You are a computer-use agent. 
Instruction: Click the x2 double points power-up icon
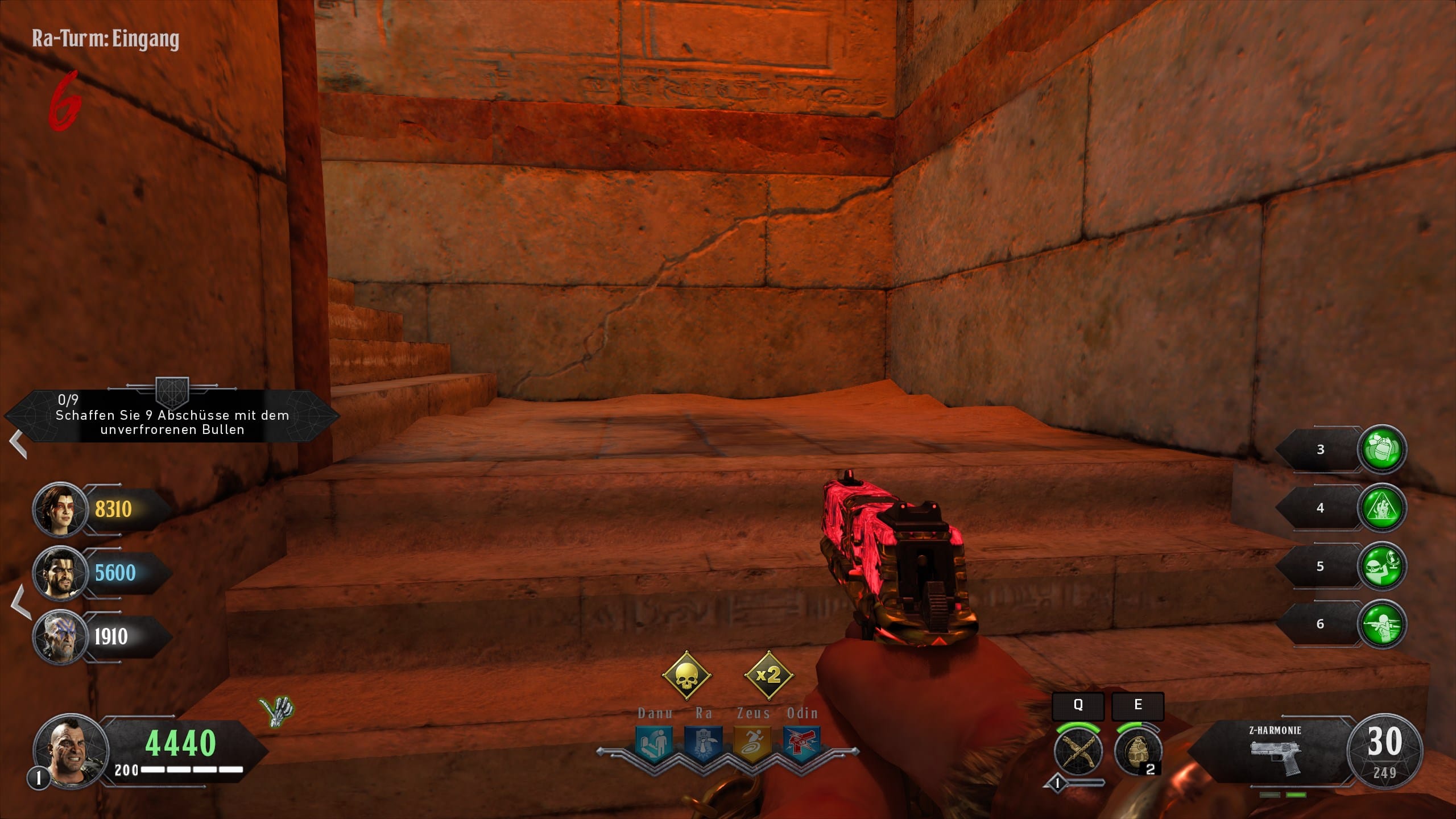coord(768,676)
